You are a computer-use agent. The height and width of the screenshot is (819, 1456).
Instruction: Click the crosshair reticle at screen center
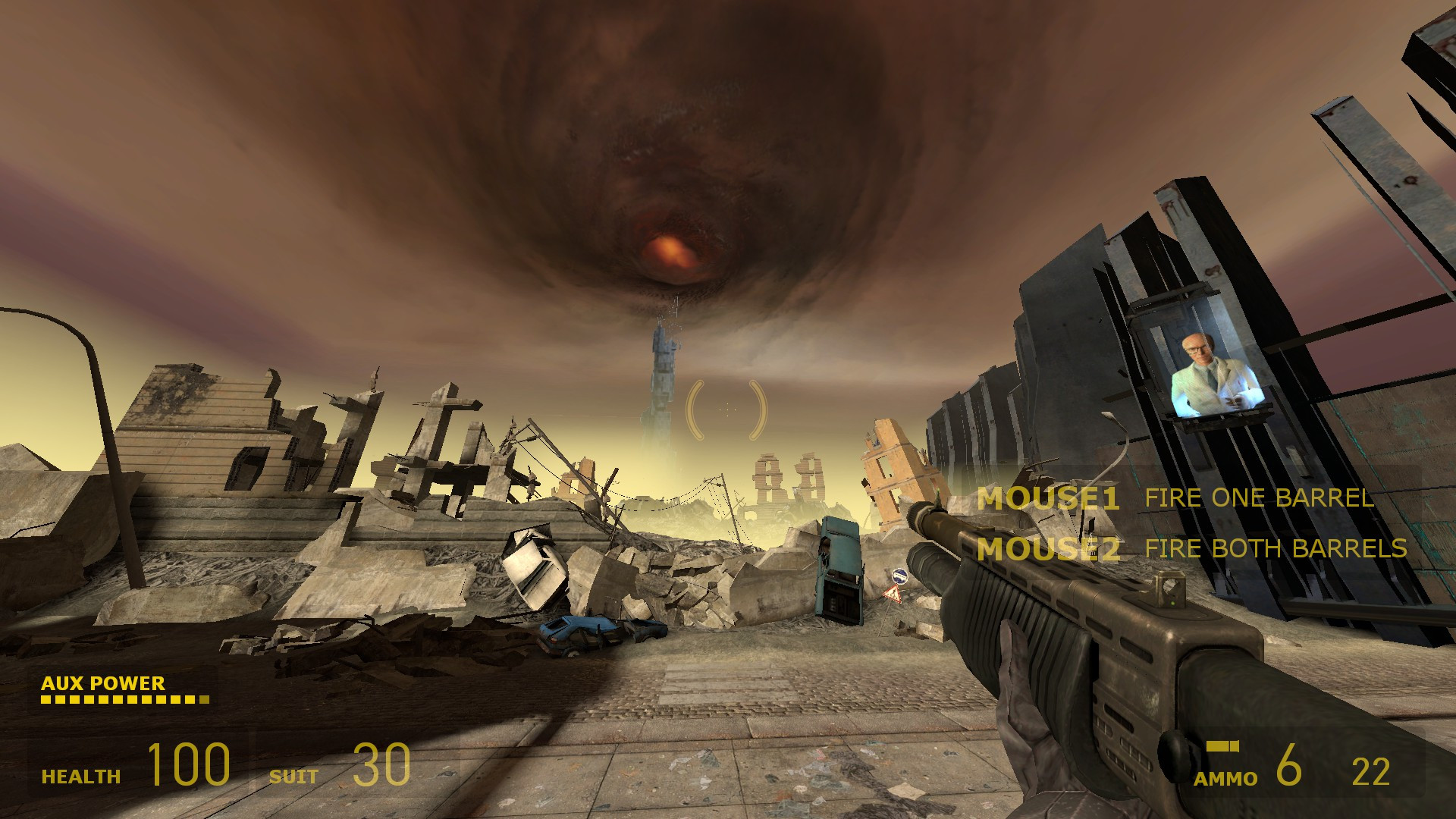pos(728,409)
